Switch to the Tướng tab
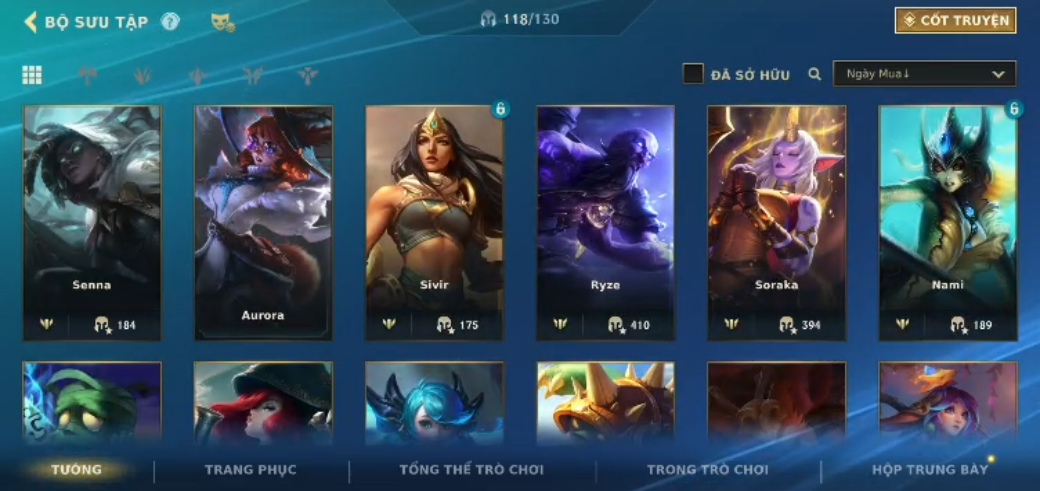The image size is (1040, 491). [77, 469]
